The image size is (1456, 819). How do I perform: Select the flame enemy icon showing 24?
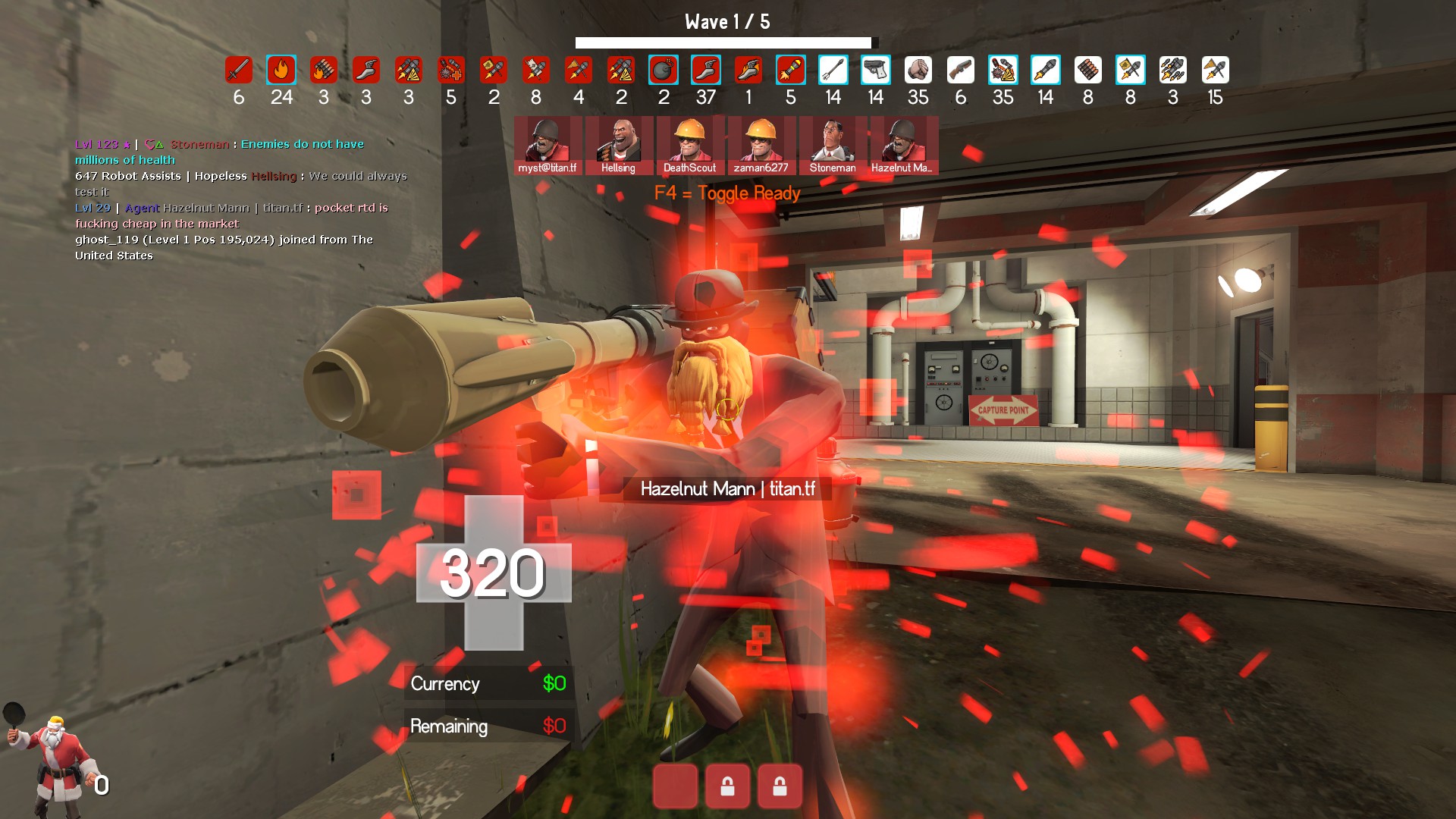tap(281, 71)
